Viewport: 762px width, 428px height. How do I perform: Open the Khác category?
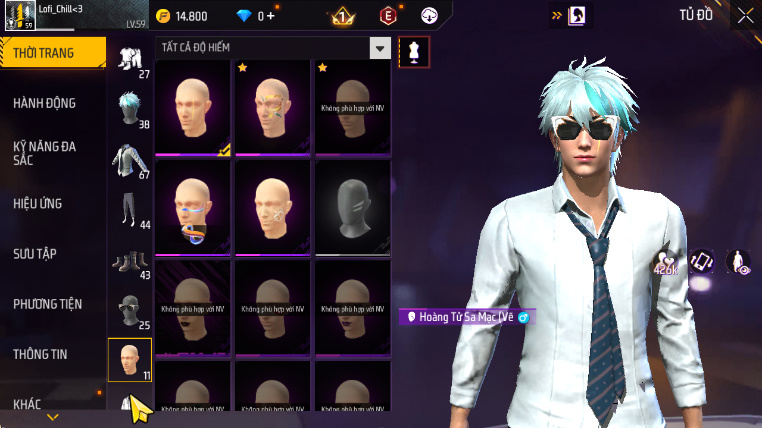coord(28,404)
